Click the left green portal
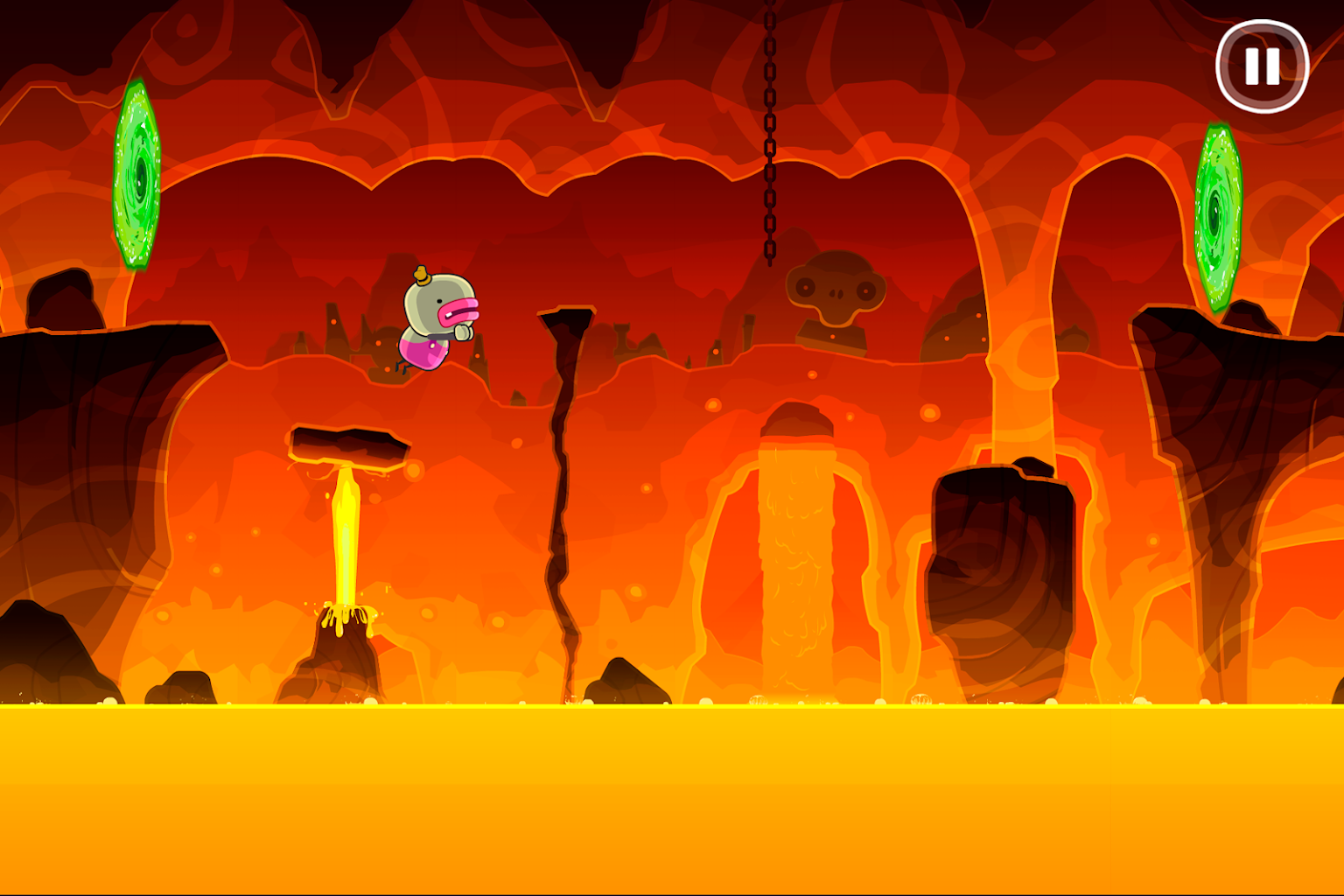1344x896 pixels. click(x=136, y=179)
